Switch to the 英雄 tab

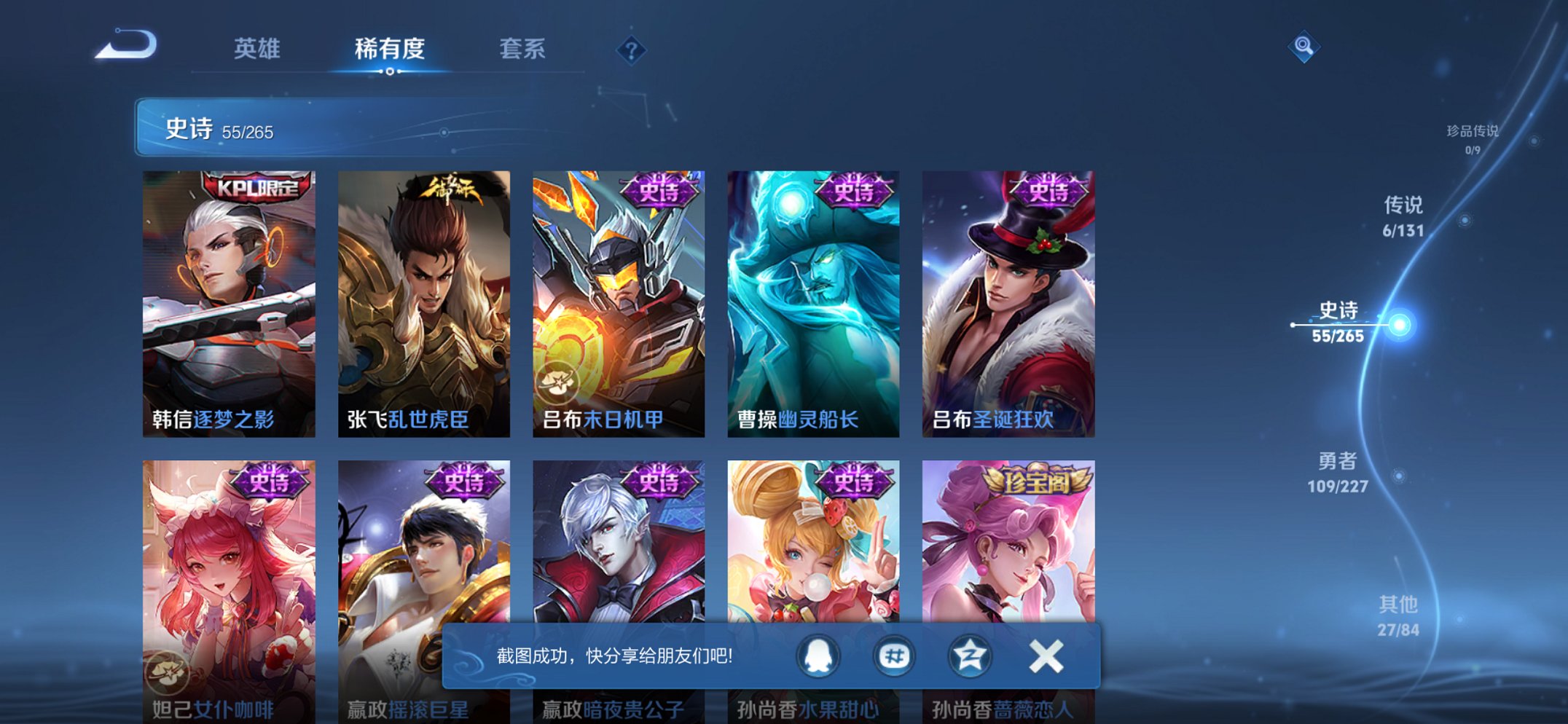tap(256, 48)
